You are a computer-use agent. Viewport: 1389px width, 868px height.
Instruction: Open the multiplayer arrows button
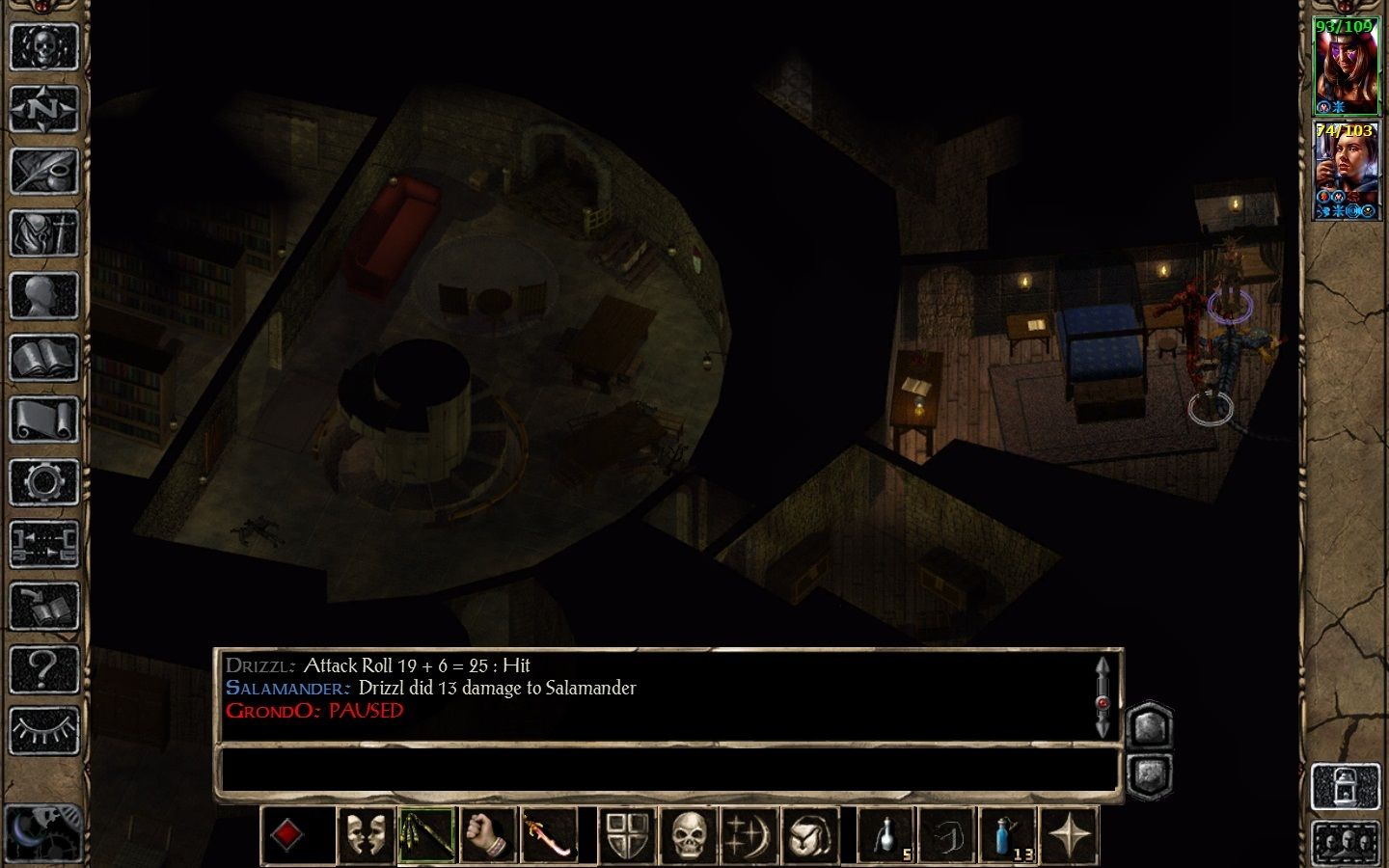[x=43, y=545]
